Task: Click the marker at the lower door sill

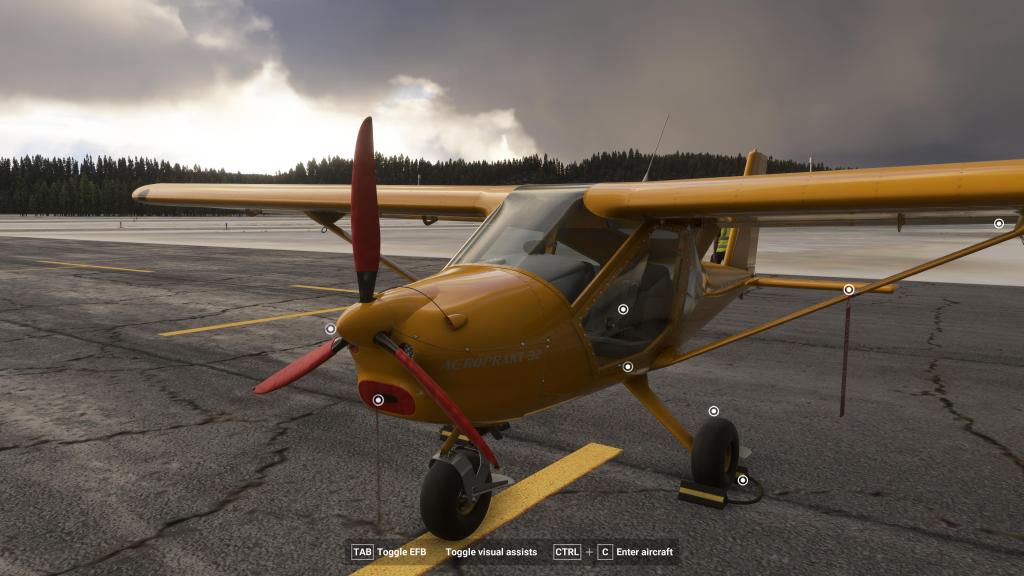Action: [627, 367]
